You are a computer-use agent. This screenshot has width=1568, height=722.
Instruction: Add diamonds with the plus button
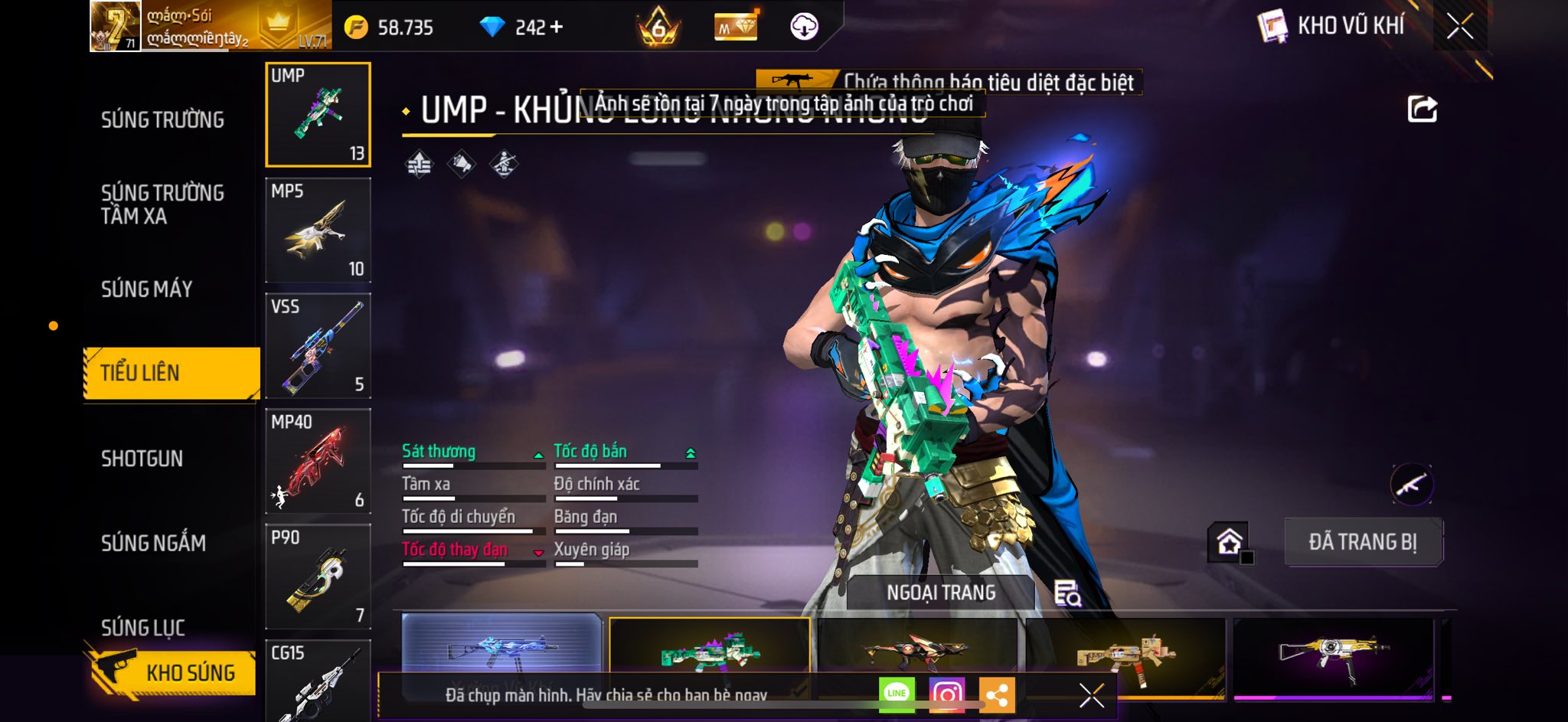coord(557,28)
